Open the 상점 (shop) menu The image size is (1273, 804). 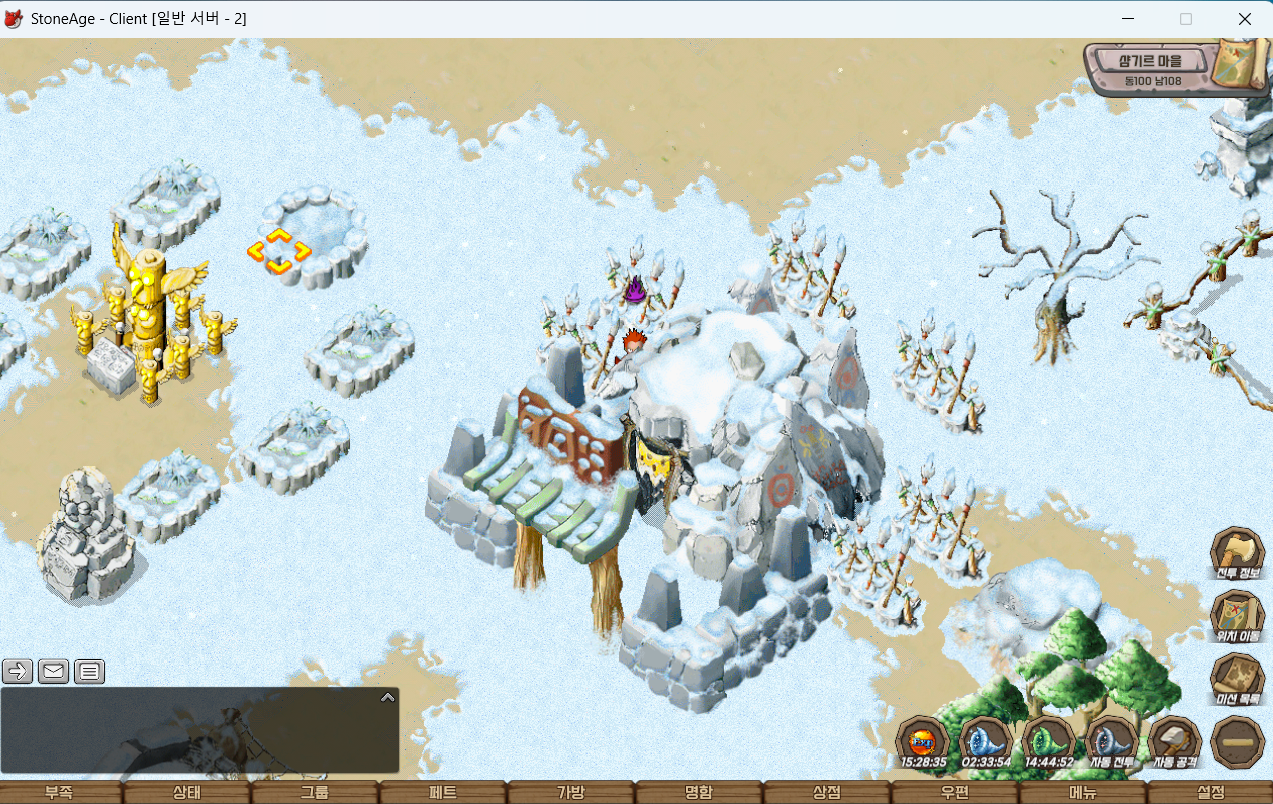click(x=827, y=792)
